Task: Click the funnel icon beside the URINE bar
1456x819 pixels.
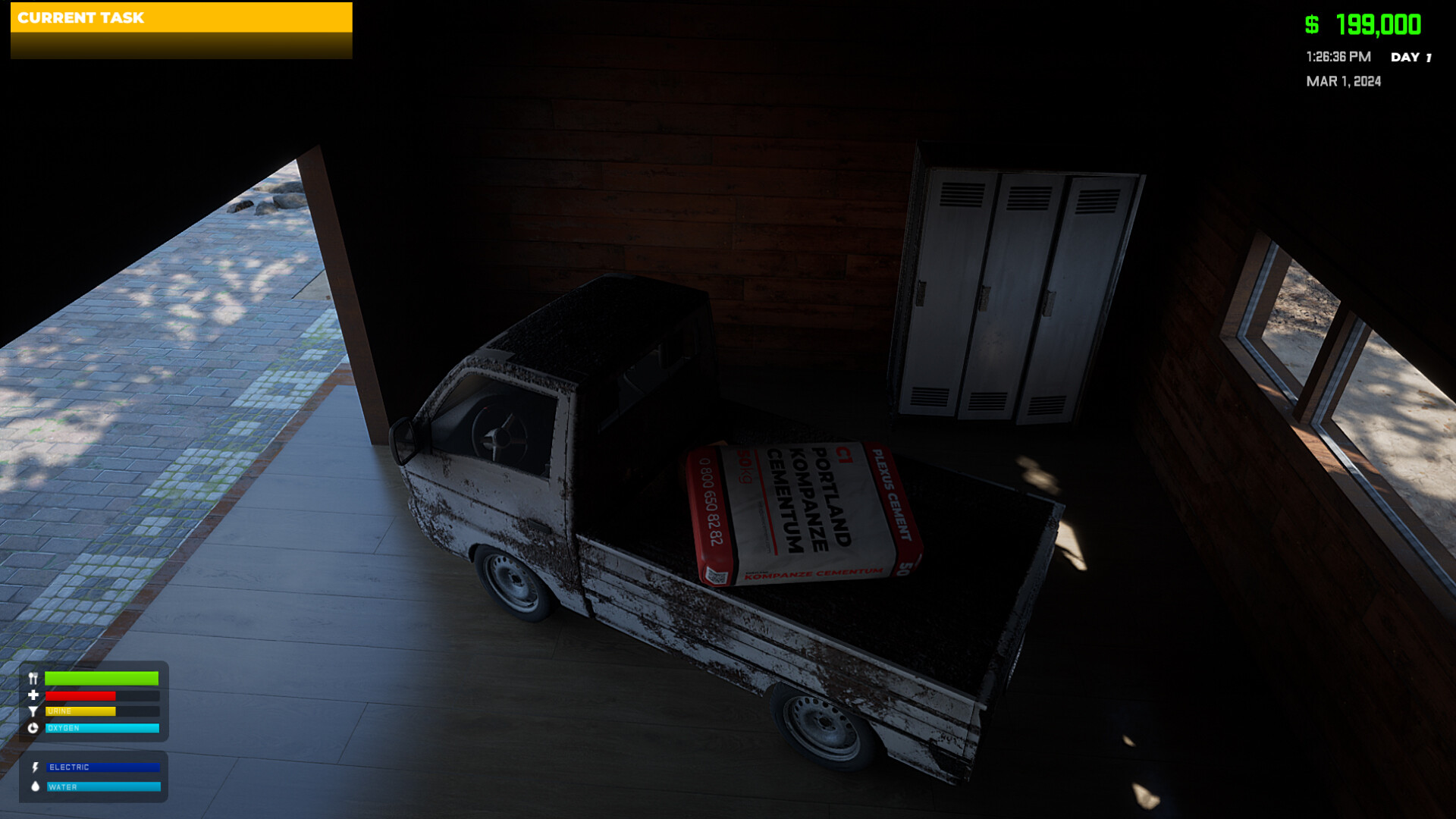Action: pyautogui.click(x=33, y=711)
